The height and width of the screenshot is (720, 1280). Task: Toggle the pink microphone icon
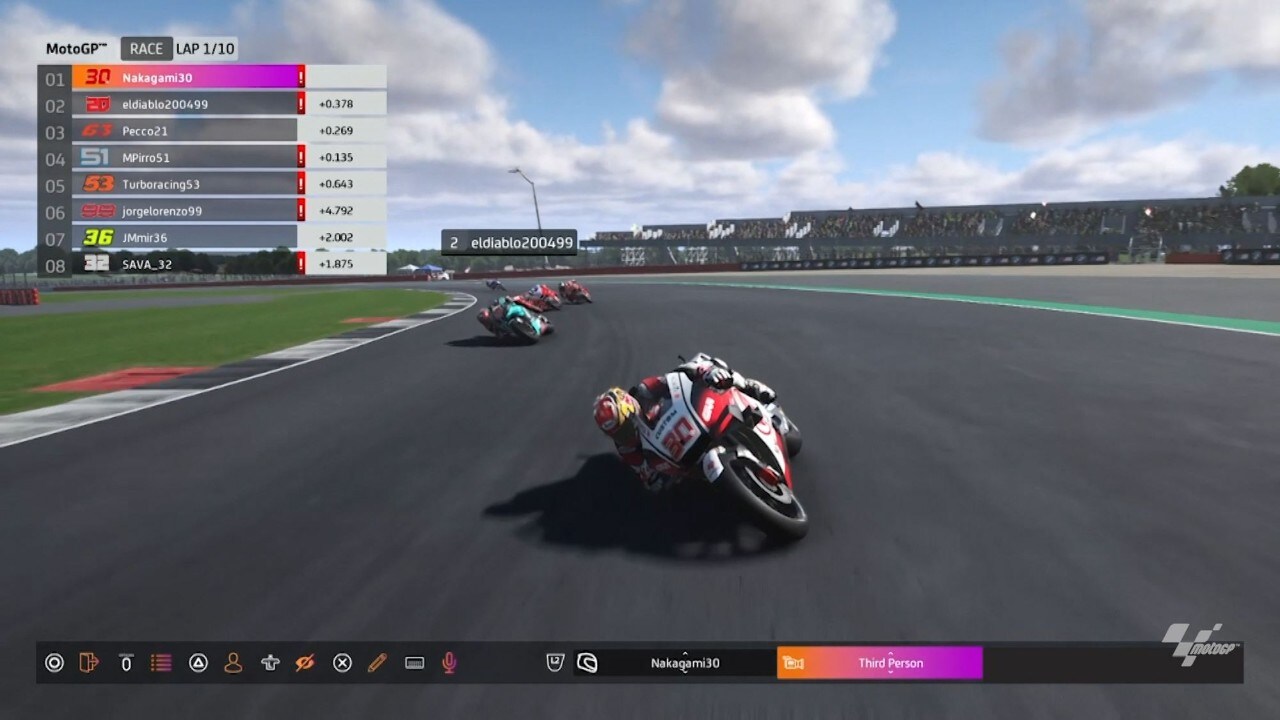[450, 662]
